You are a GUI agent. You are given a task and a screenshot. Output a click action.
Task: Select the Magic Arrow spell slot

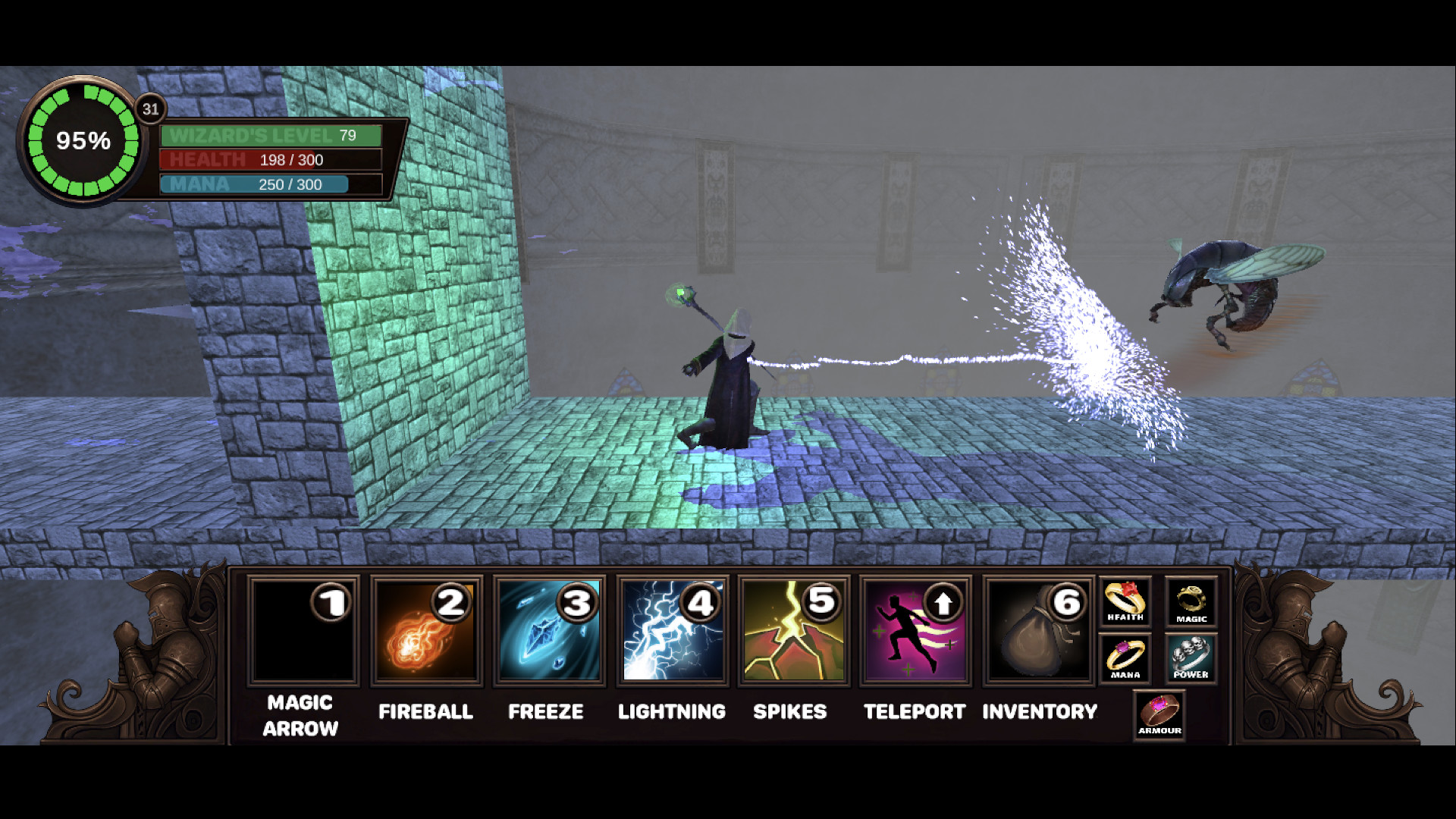tap(303, 629)
